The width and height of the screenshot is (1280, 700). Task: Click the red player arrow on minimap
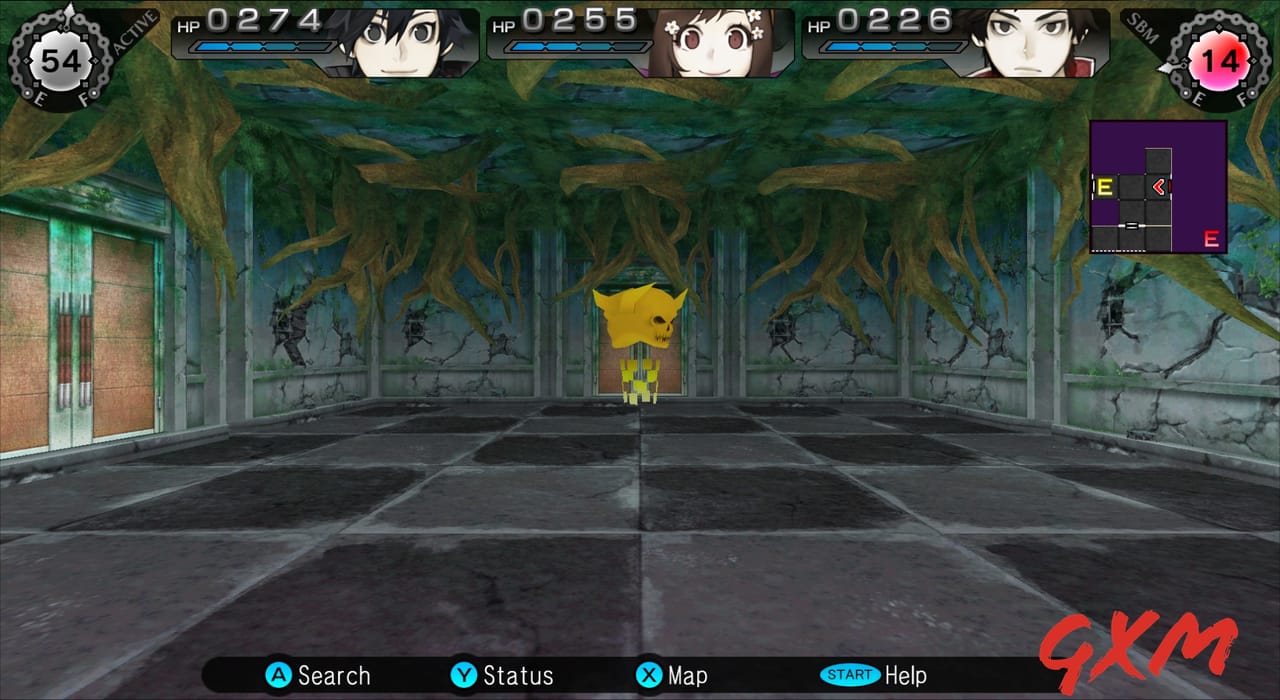point(1158,186)
